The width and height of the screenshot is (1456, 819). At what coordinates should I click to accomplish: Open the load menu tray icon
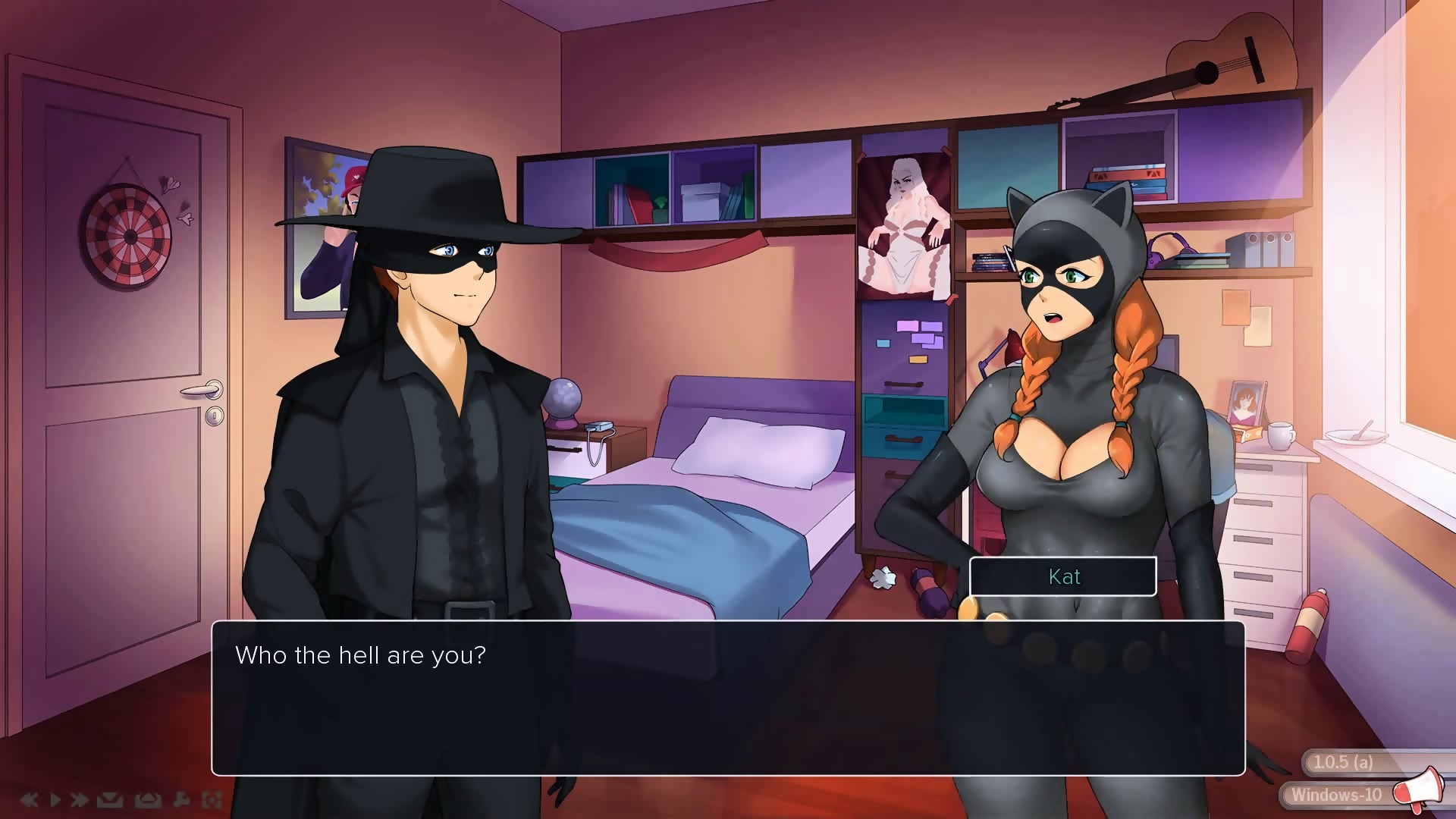[147, 799]
